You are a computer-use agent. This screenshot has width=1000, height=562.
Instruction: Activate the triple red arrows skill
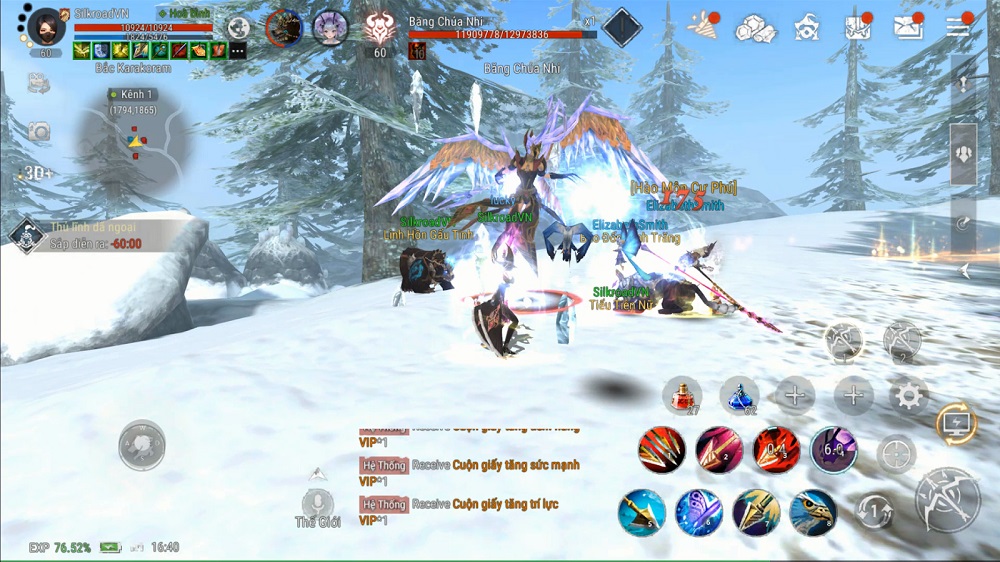662,451
